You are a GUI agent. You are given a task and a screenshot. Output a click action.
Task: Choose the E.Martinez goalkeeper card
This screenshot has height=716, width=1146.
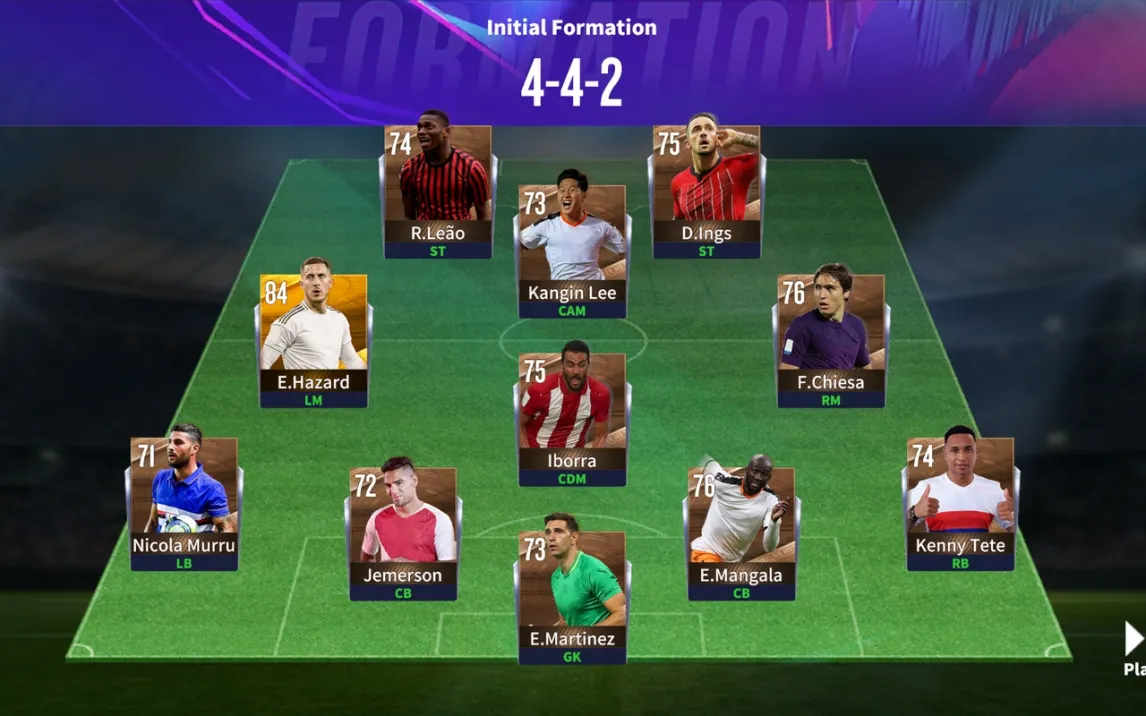pyautogui.click(x=572, y=597)
